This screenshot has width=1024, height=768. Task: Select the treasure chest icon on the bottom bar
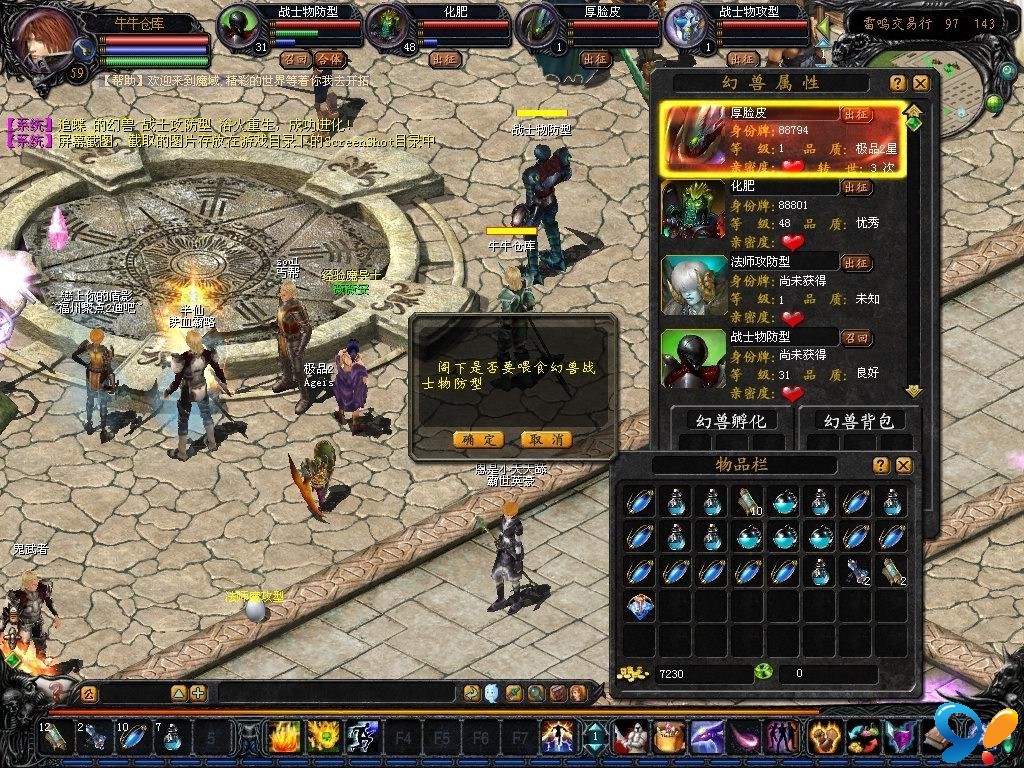[668, 738]
